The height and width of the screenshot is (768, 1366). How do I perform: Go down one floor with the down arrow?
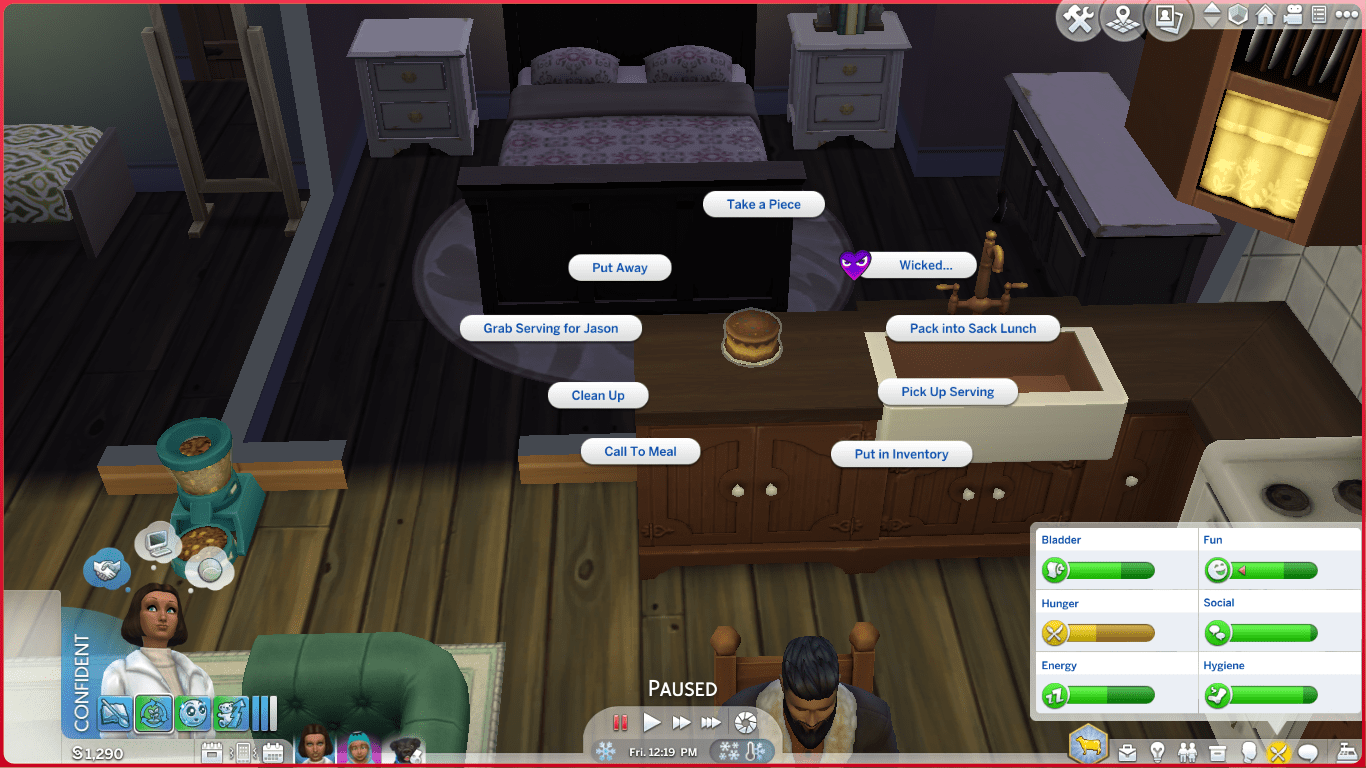[1212, 23]
